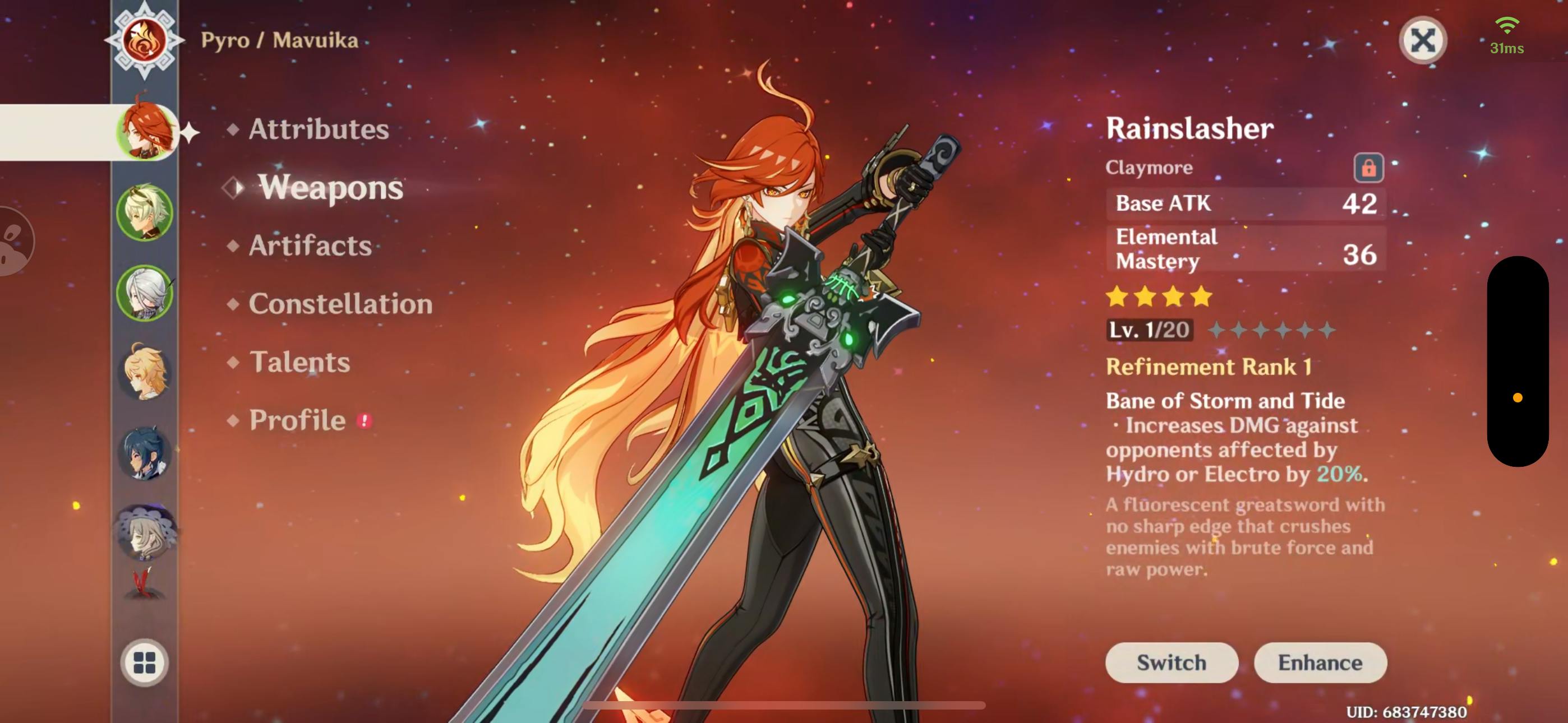Show the Constellation page
This screenshot has height=723, width=1568.
[x=340, y=304]
